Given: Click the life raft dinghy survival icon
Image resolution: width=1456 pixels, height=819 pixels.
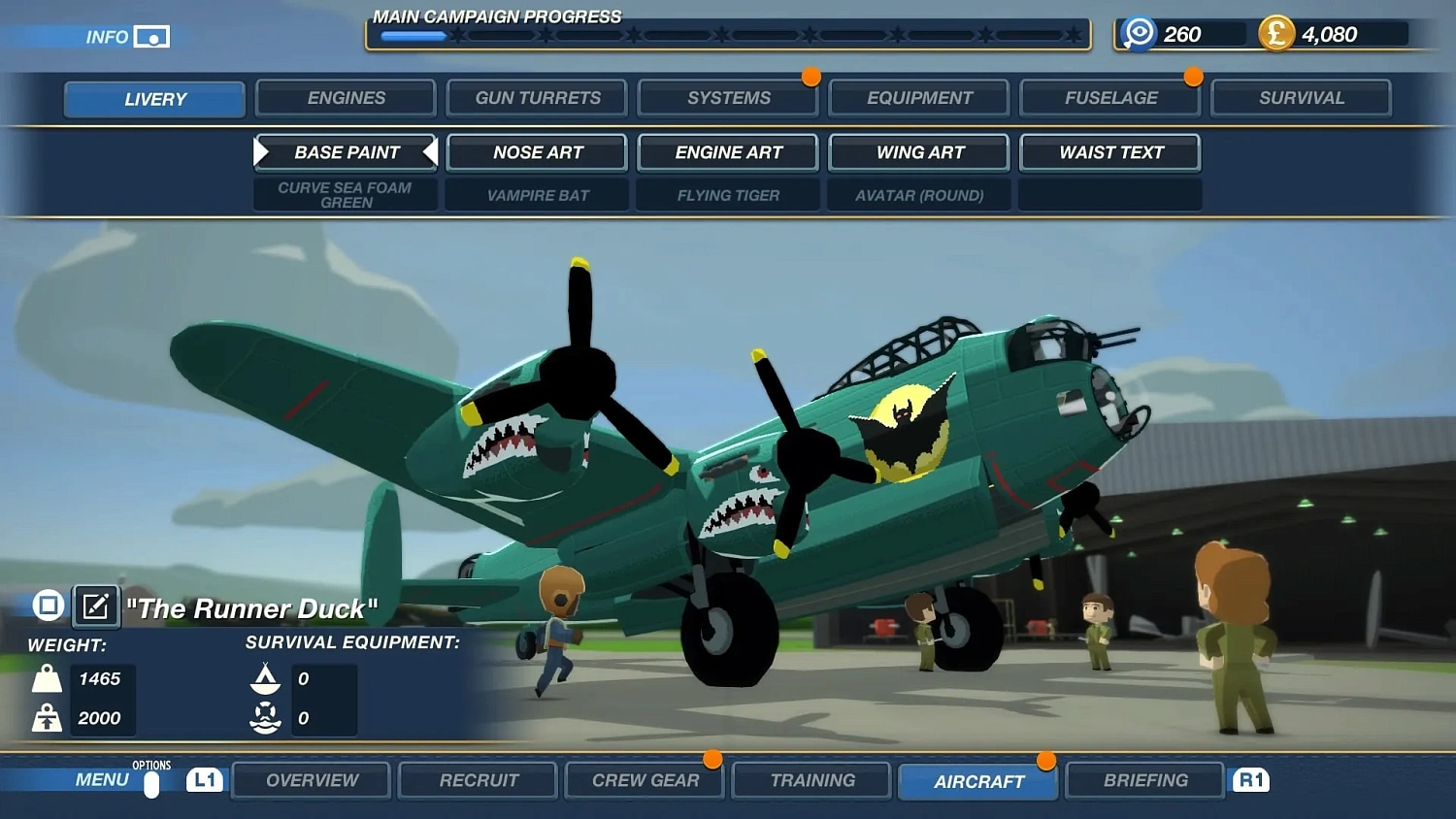Looking at the screenshot, I should tap(264, 679).
